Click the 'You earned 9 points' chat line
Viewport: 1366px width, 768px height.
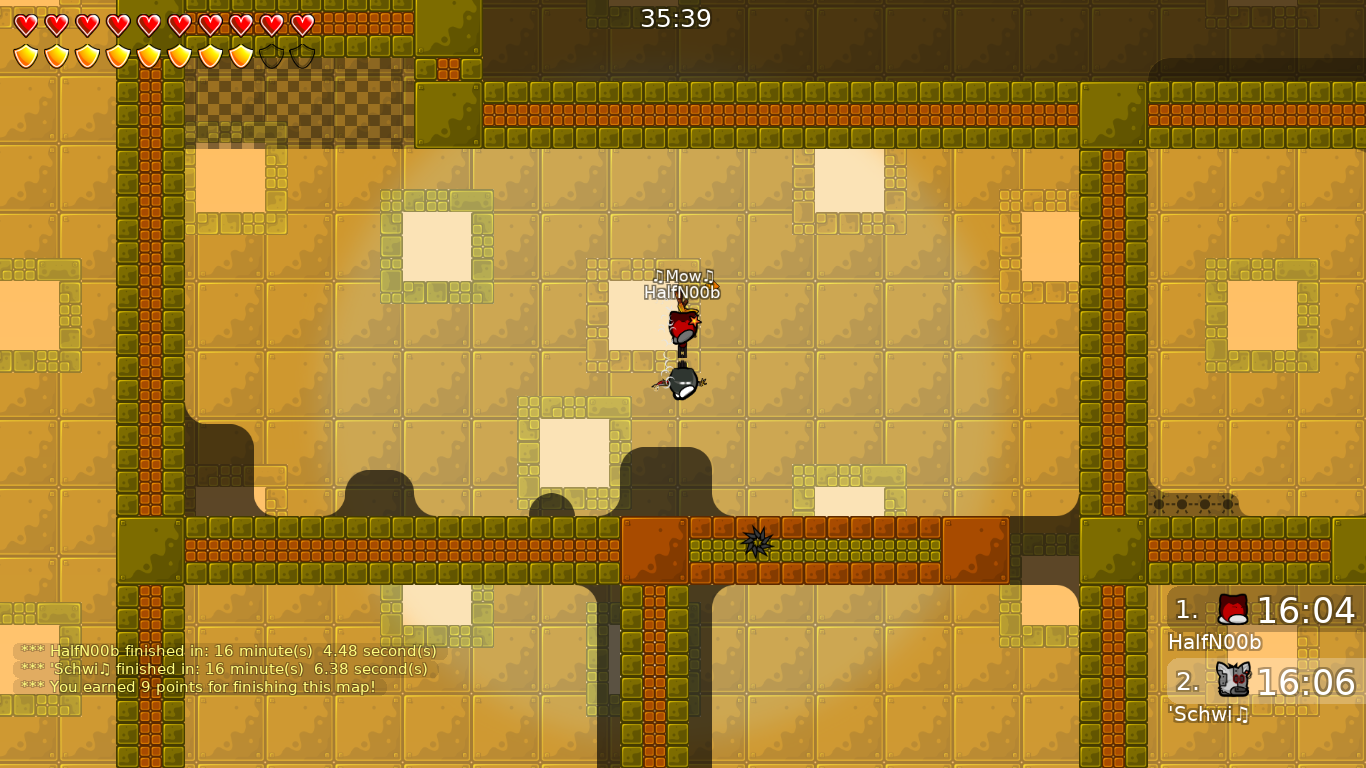[200, 687]
